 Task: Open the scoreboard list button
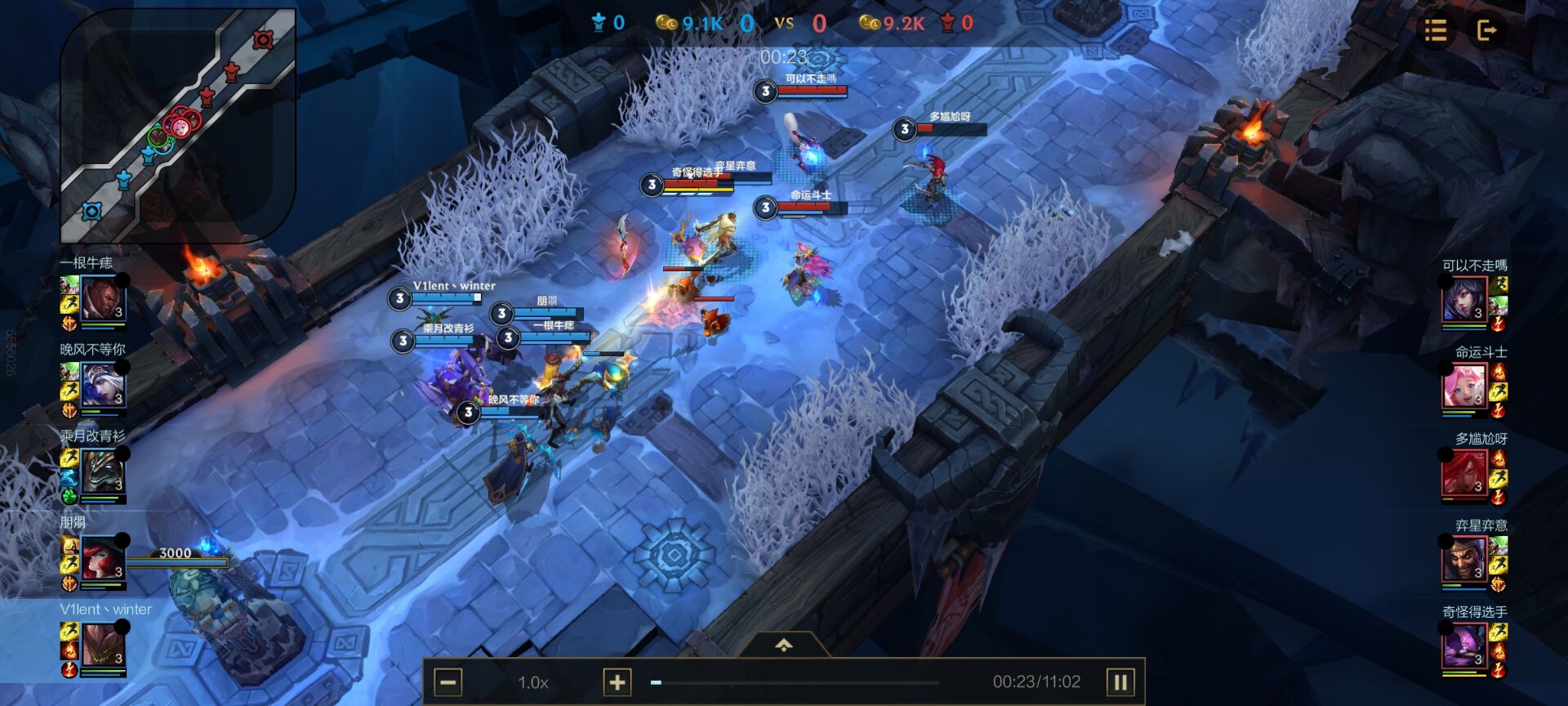1435,31
